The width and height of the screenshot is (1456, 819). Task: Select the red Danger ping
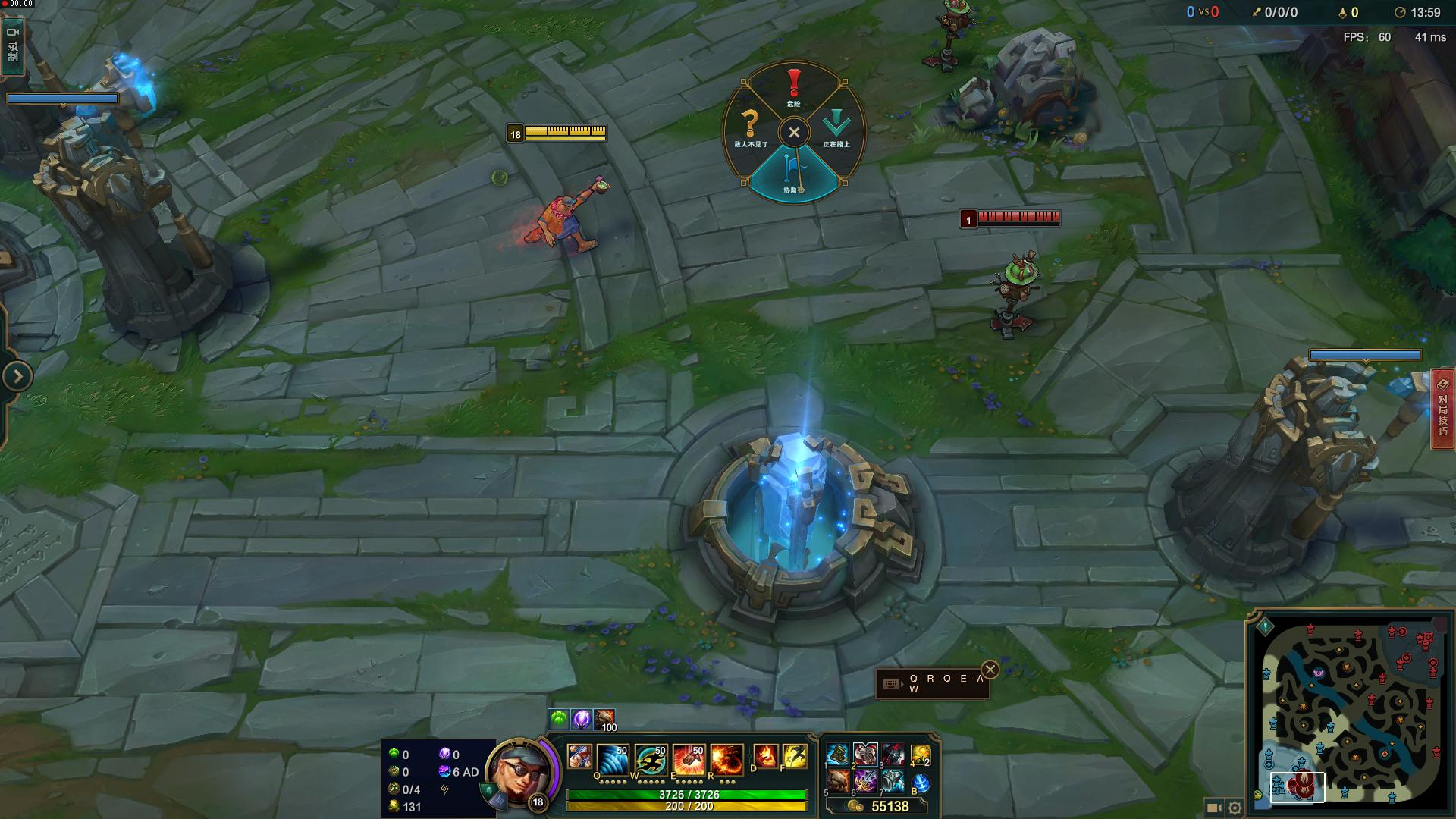793,86
